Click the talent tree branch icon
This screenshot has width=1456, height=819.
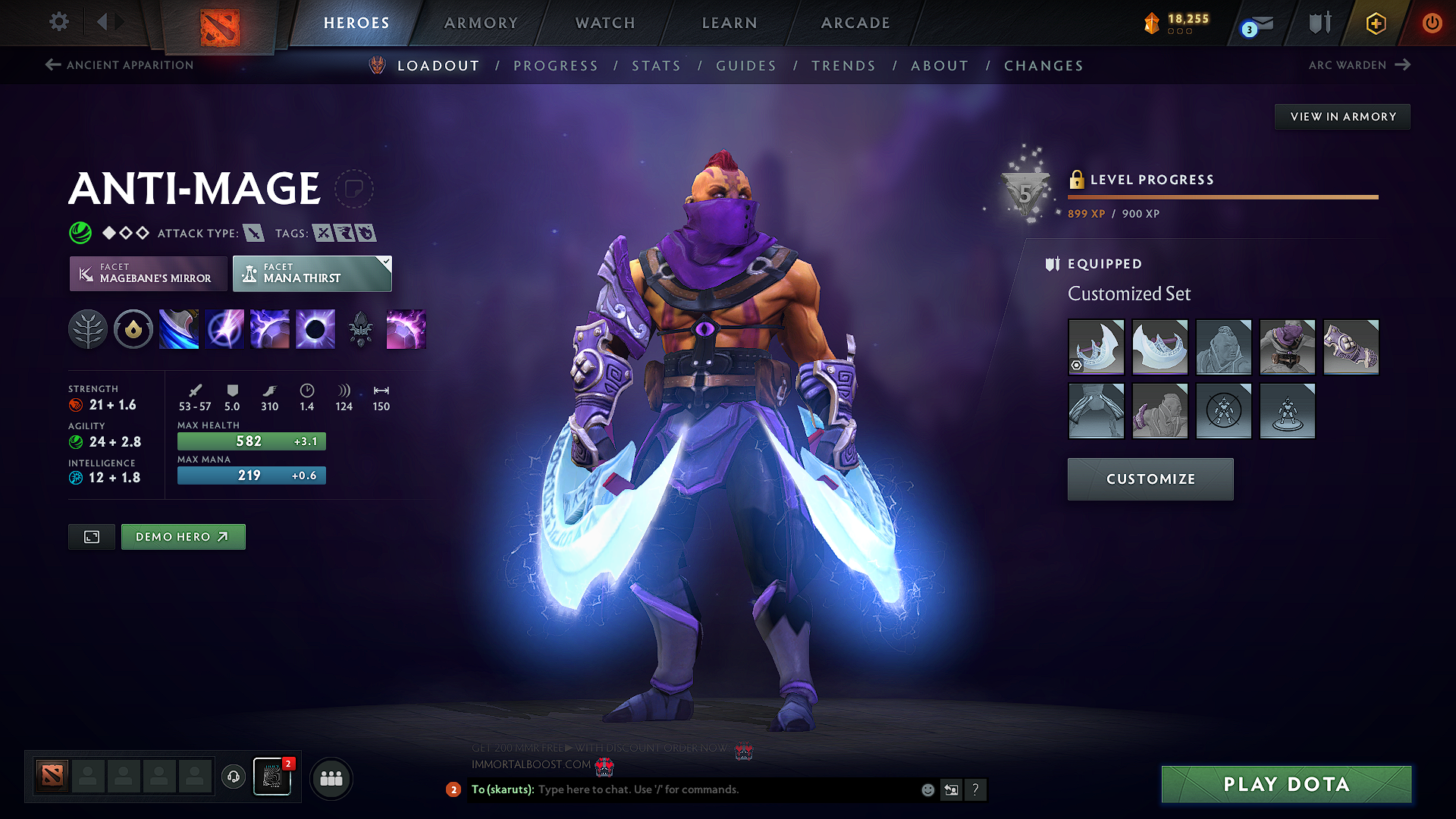click(x=87, y=328)
